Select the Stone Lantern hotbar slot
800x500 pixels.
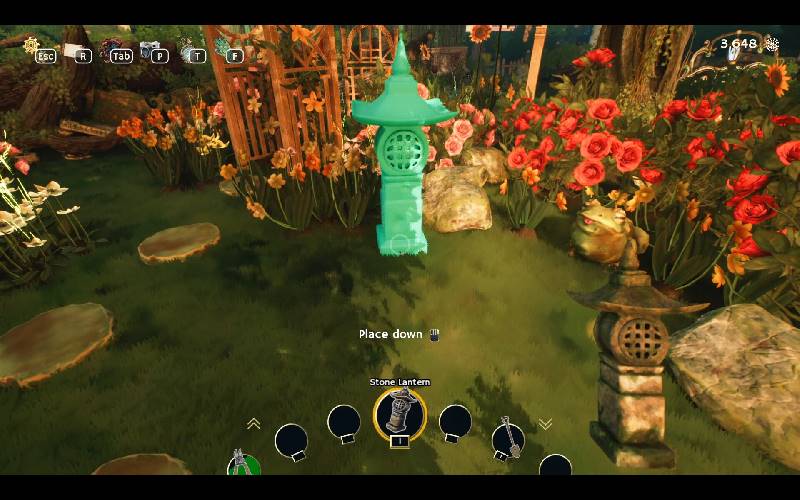[400, 412]
